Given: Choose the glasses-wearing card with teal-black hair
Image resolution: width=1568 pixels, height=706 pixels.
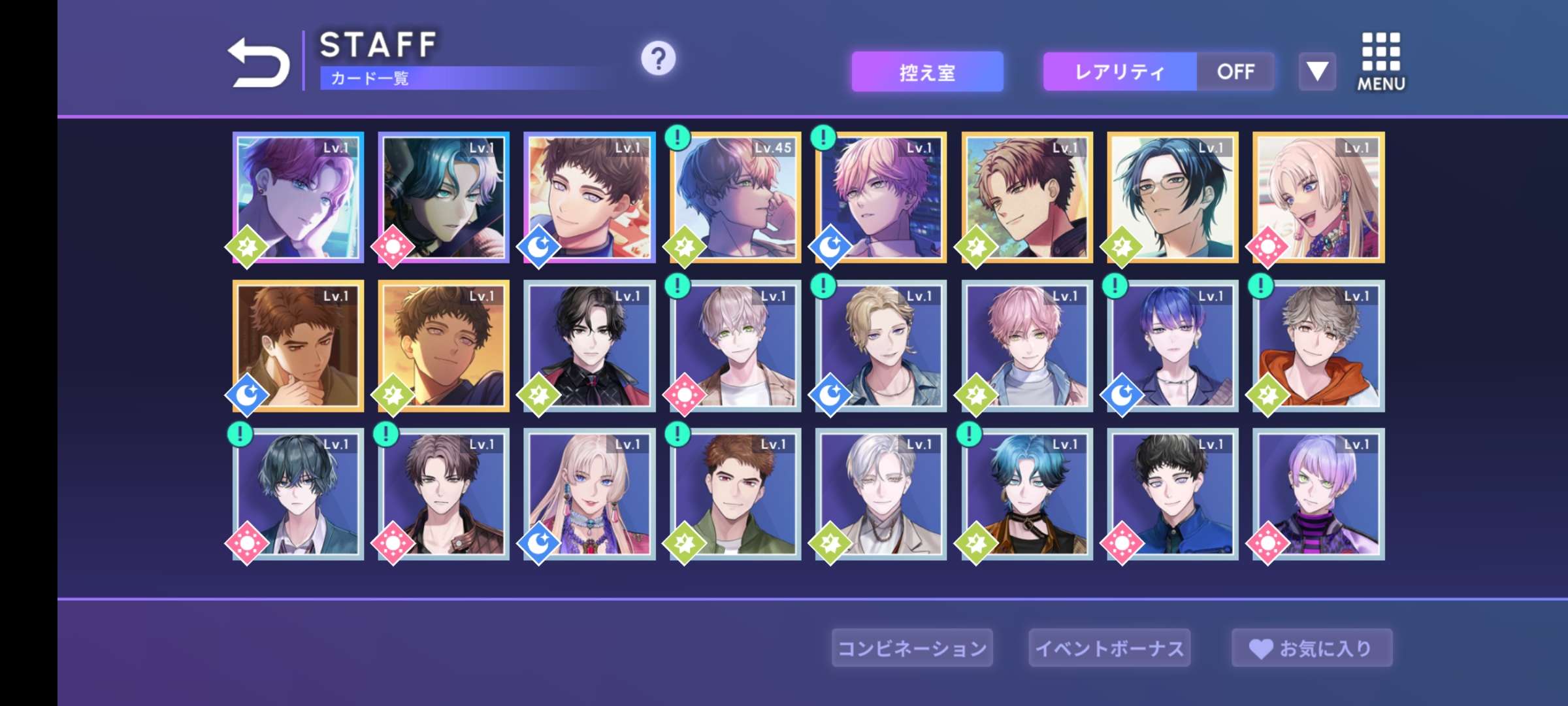Looking at the screenshot, I should (x=1173, y=197).
